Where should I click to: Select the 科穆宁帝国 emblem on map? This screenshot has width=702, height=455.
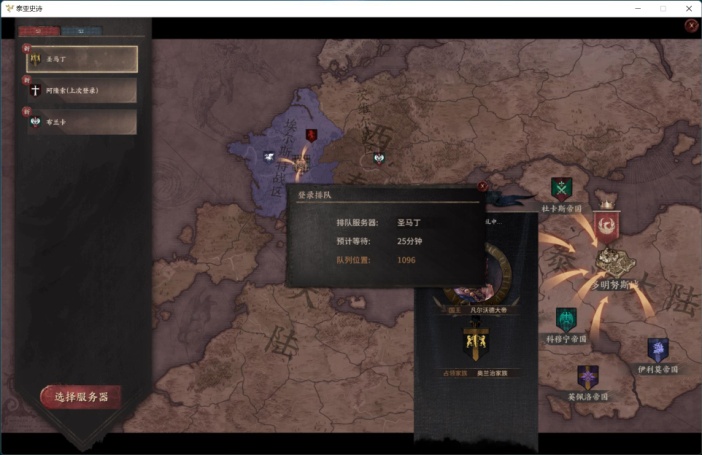(x=565, y=320)
